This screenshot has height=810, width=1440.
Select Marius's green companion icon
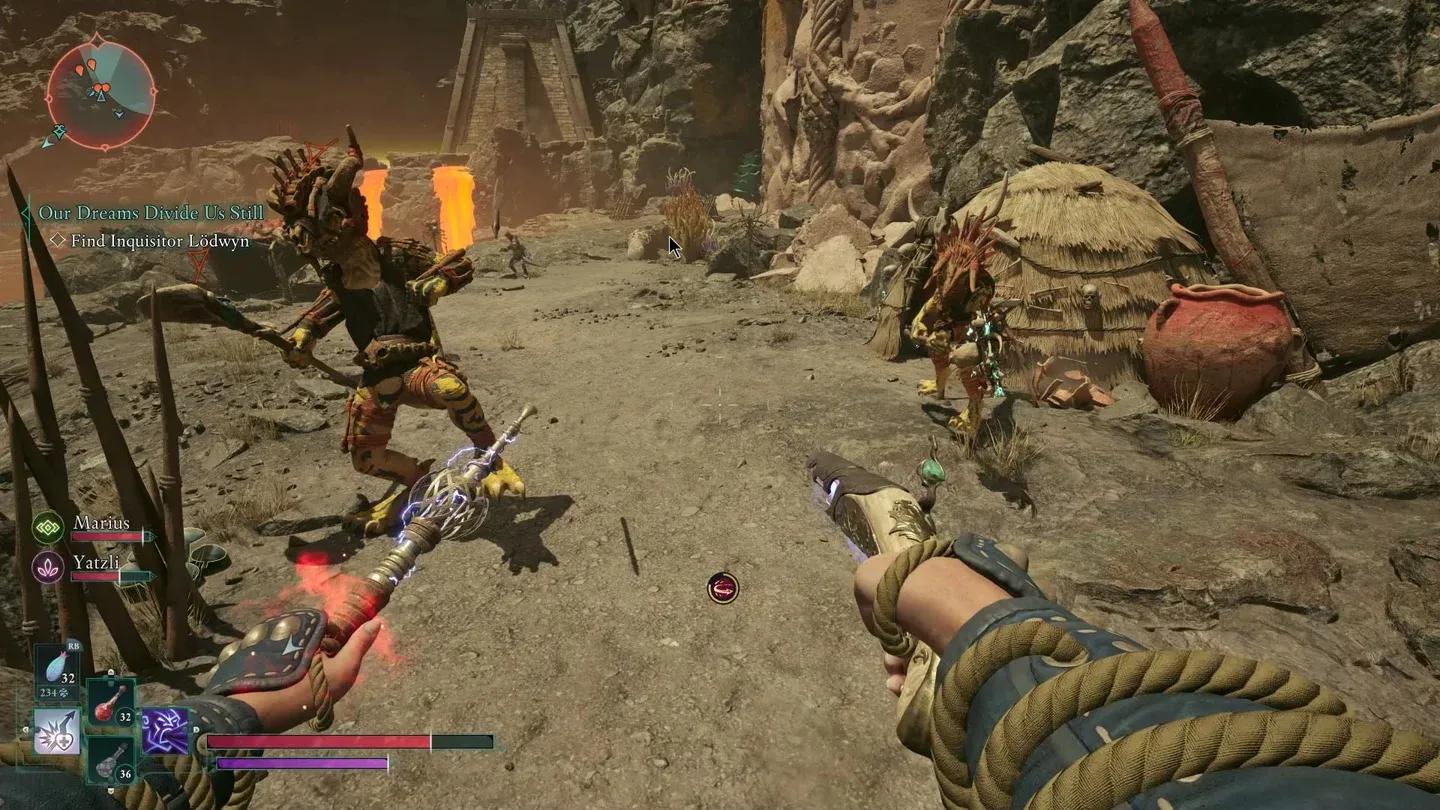pyautogui.click(x=48, y=527)
